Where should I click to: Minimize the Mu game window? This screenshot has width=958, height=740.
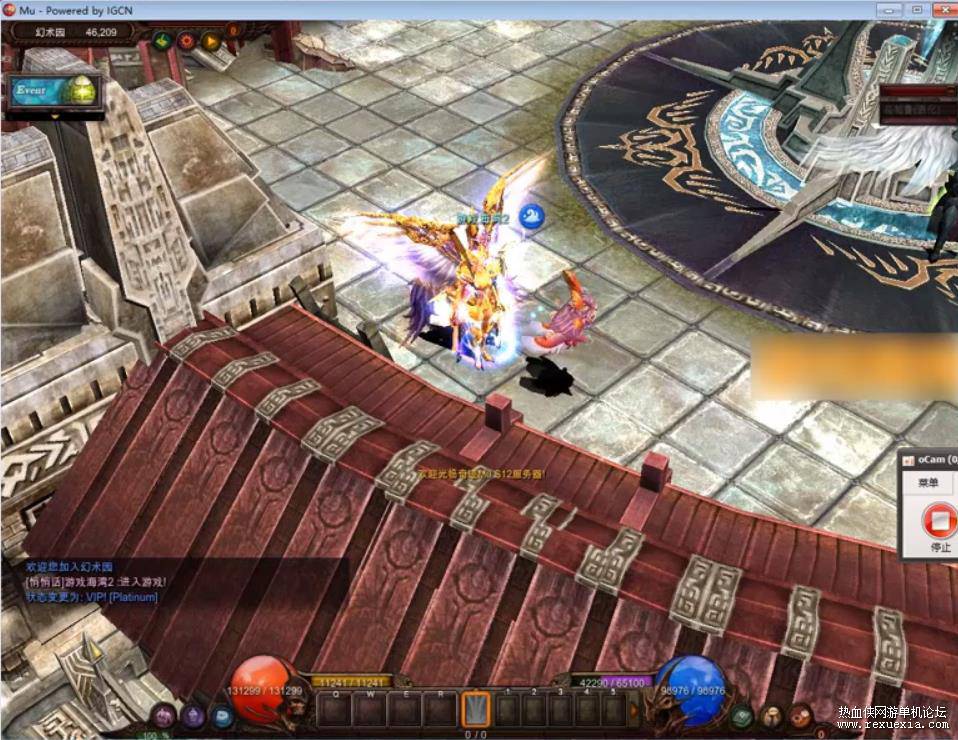pos(887,9)
